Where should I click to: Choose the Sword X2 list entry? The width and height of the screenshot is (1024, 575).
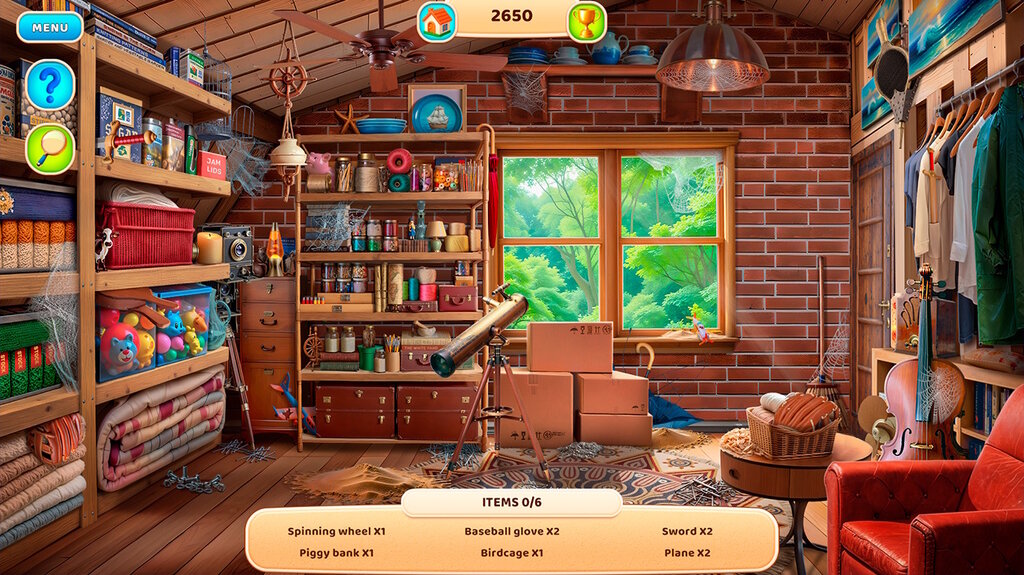pos(687,531)
